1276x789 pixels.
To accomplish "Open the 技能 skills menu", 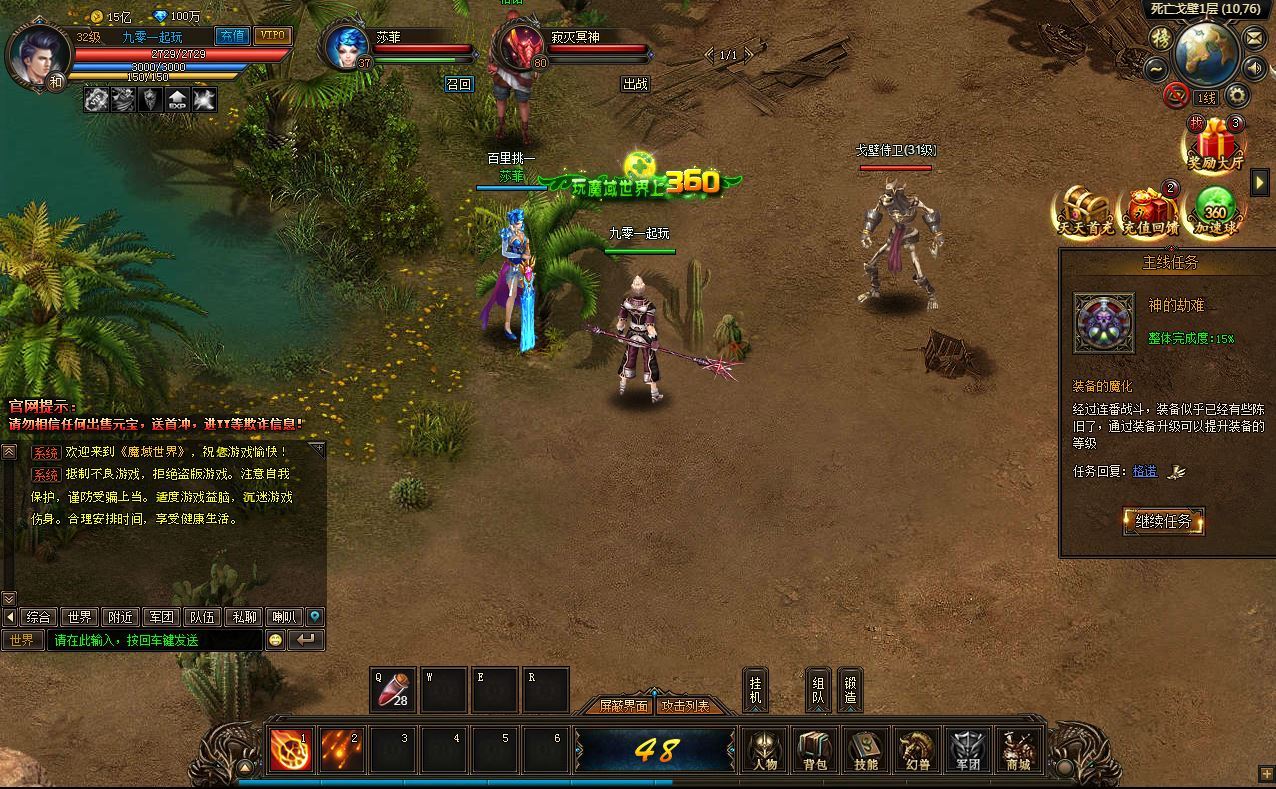I will [865, 750].
